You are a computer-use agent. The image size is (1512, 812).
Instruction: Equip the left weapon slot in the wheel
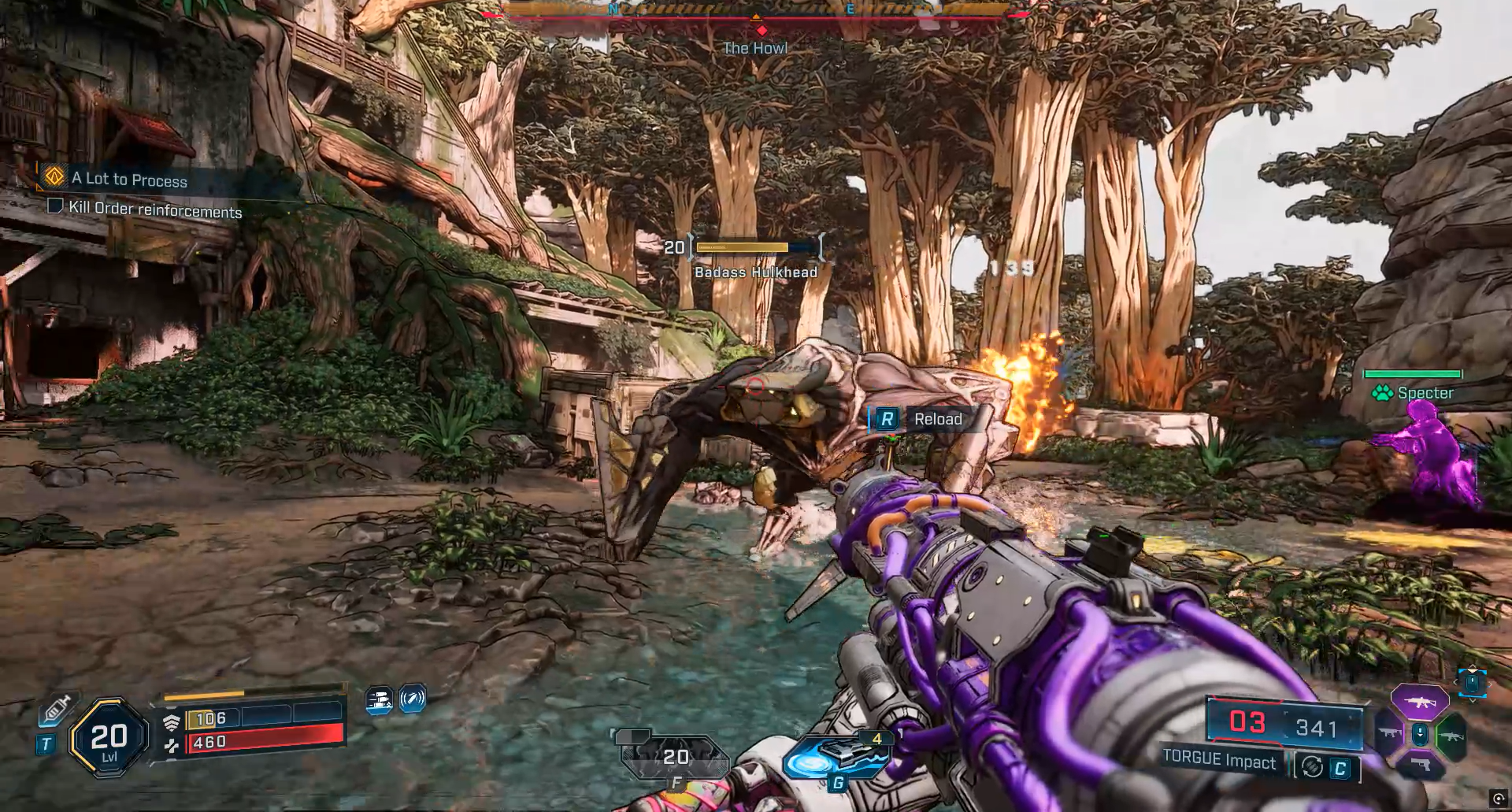1388,734
